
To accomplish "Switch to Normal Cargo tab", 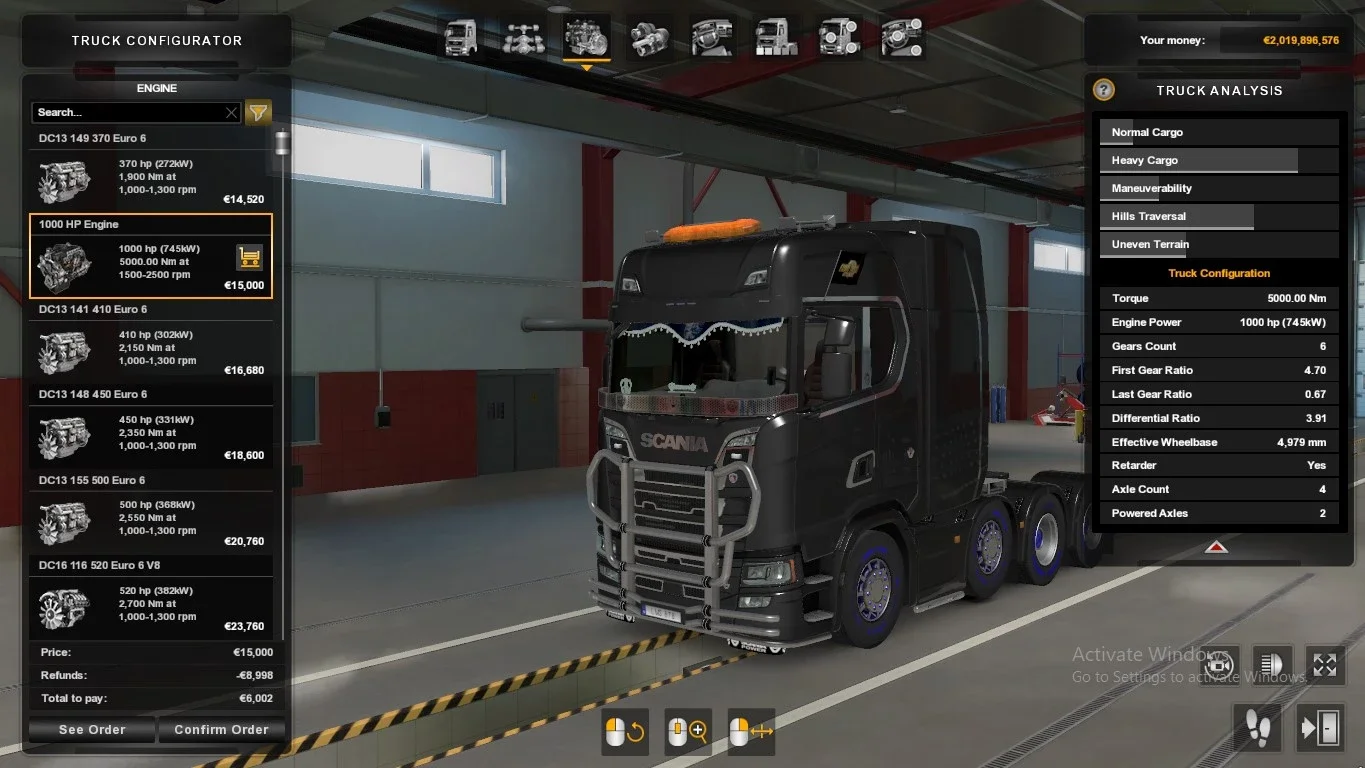I will click(x=1218, y=131).
